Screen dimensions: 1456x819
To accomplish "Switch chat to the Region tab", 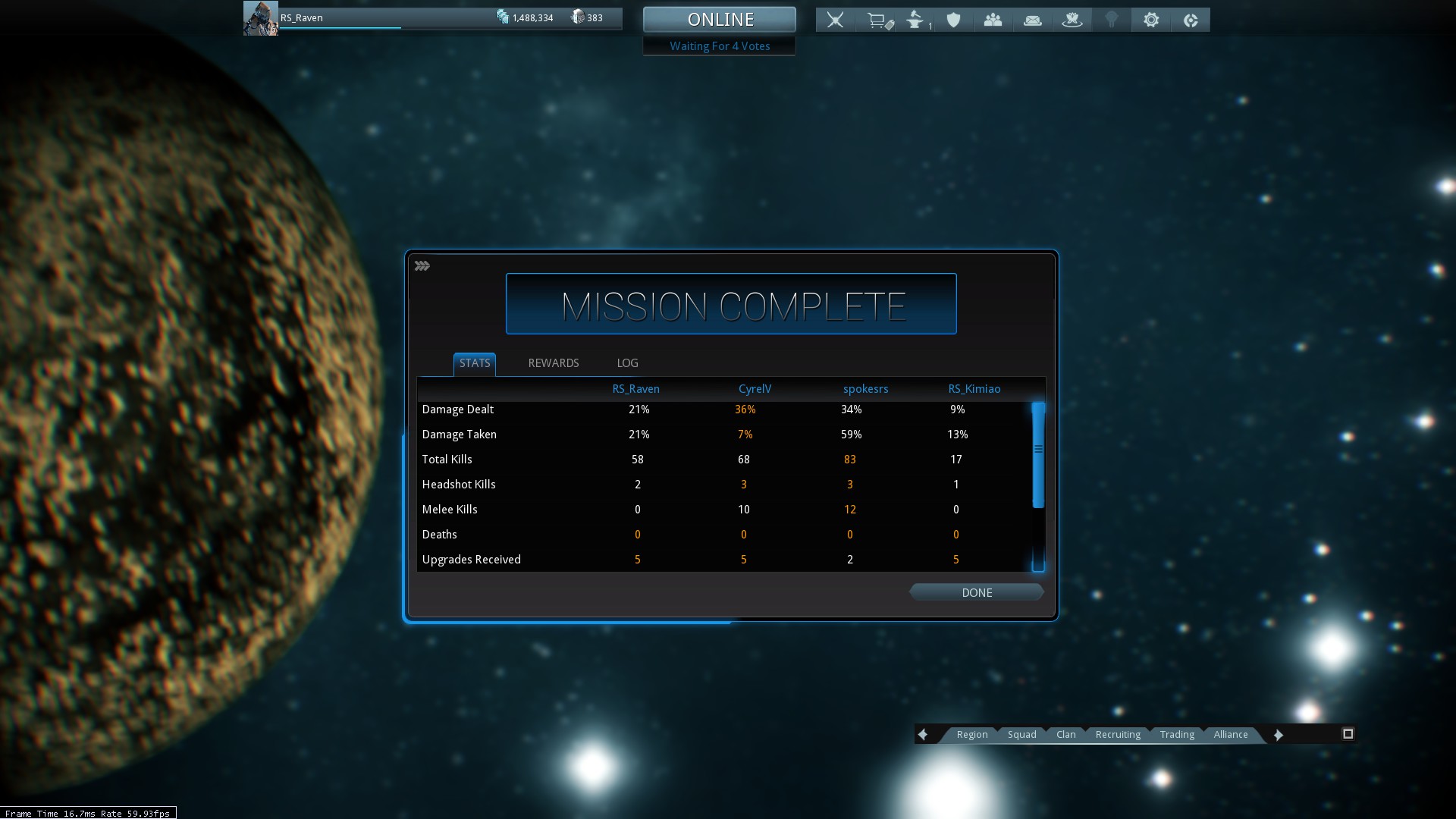I will [x=971, y=734].
